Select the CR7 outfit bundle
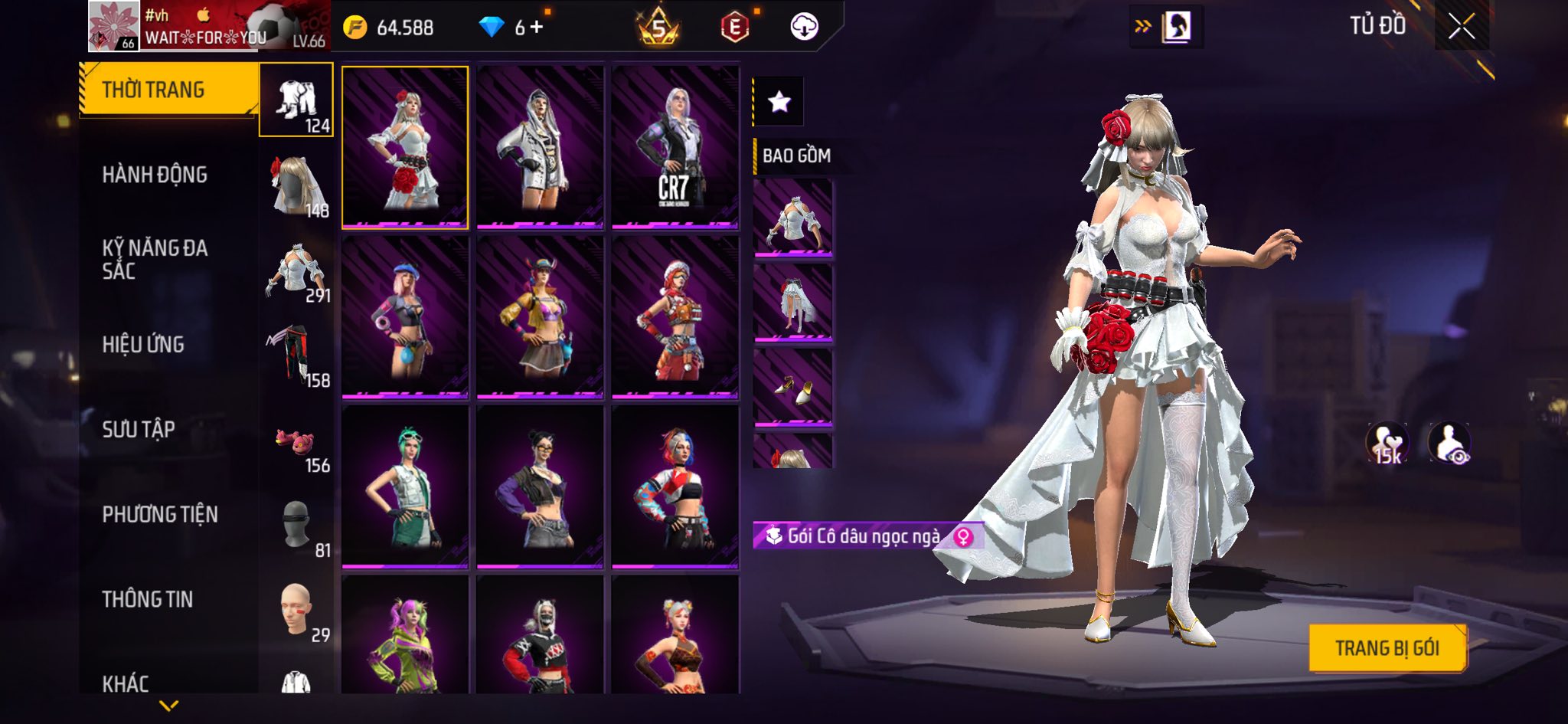Image resolution: width=1568 pixels, height=724 pixels. (x=675, y=147)
